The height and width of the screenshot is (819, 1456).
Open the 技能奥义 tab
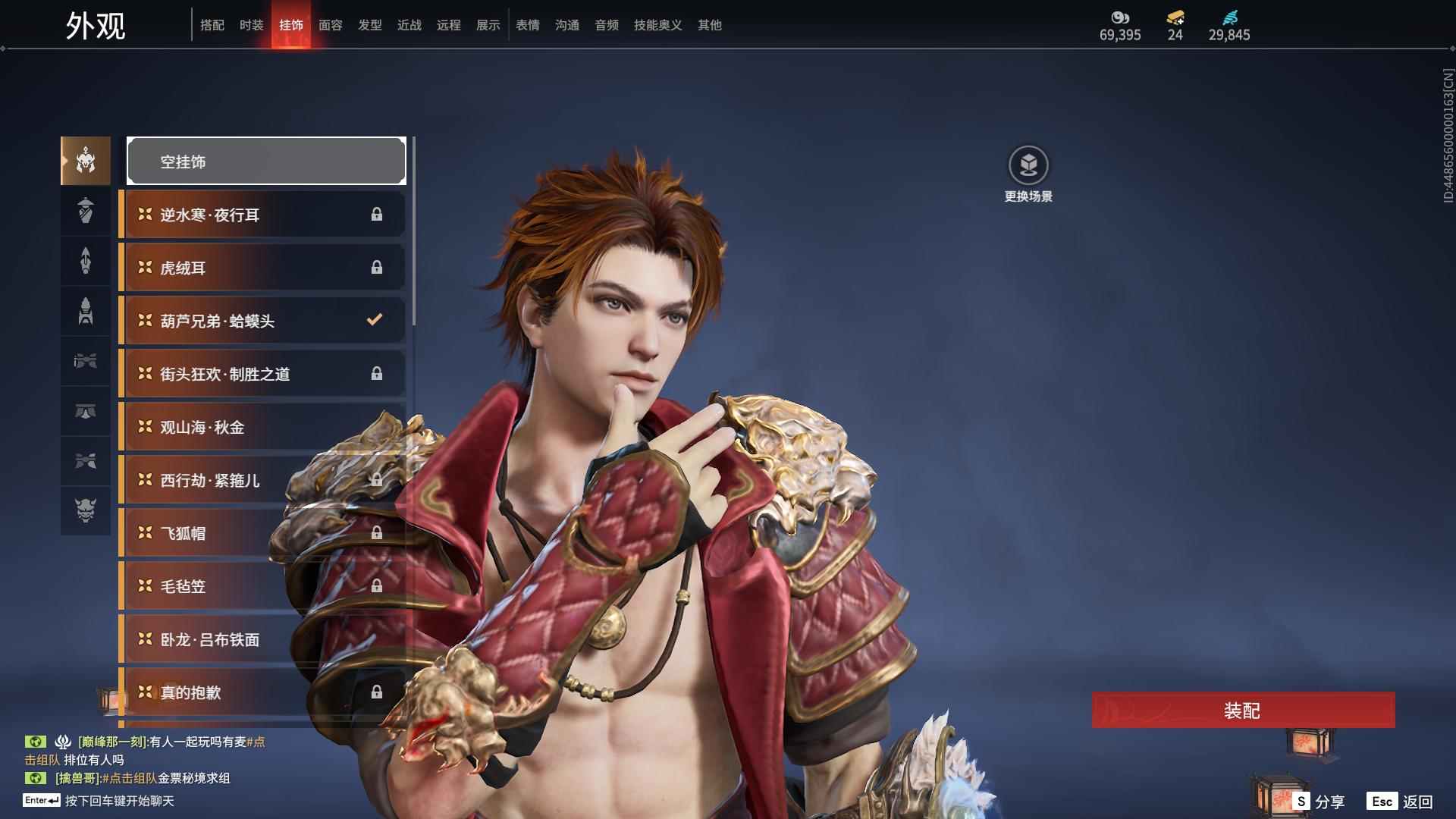(657, 25)
